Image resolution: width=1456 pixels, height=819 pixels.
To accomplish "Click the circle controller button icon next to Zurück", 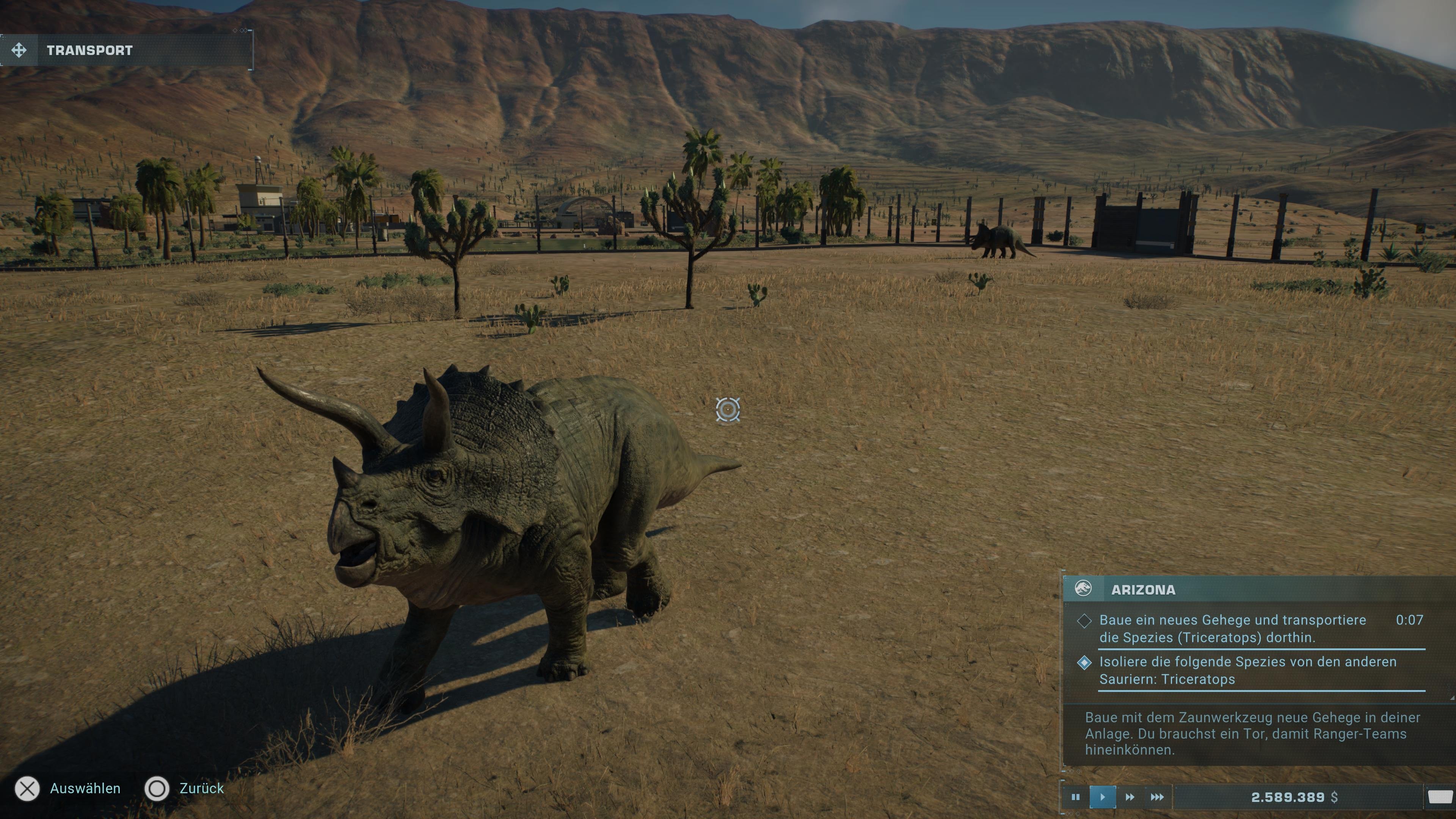I will click(x=157, y=789).
